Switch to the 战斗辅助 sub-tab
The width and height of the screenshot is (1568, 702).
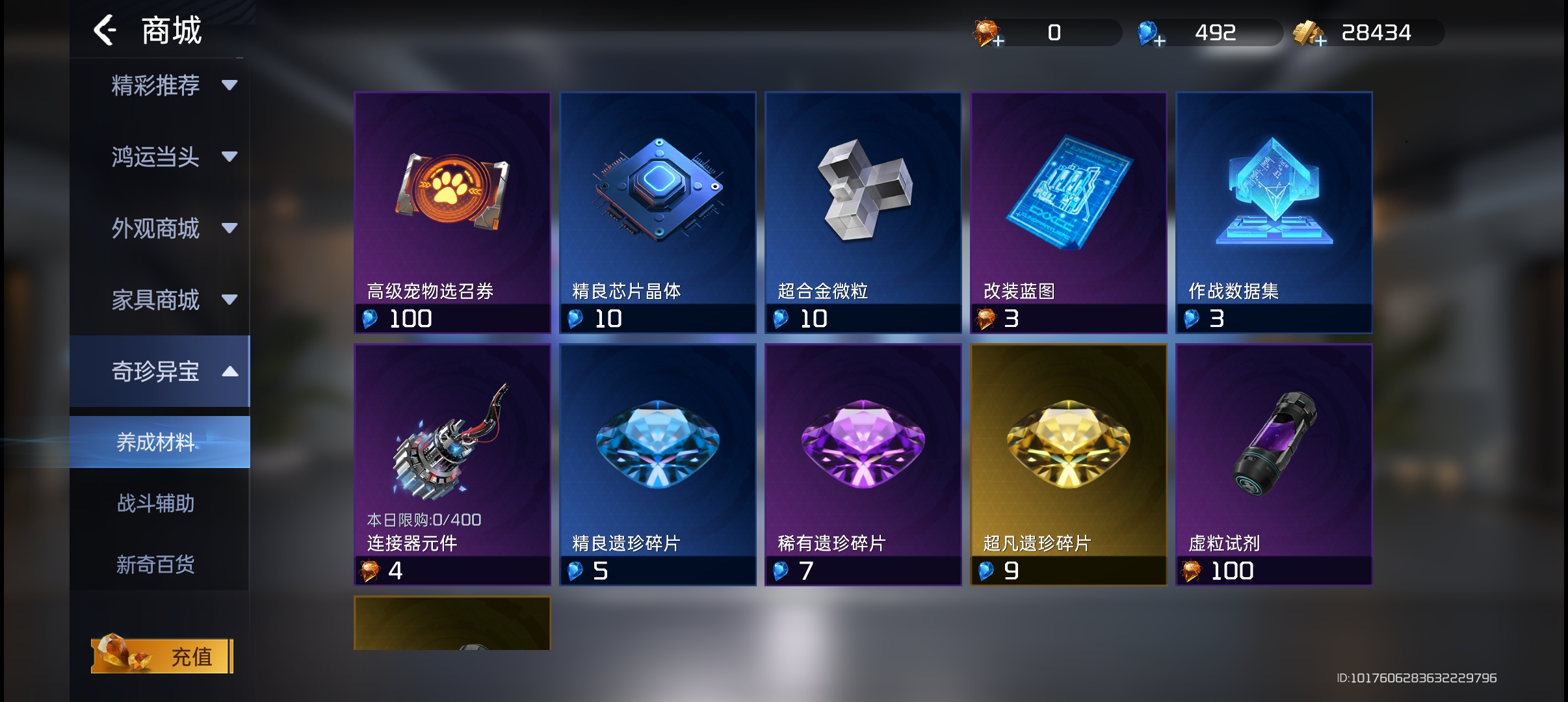pos(156,503)
